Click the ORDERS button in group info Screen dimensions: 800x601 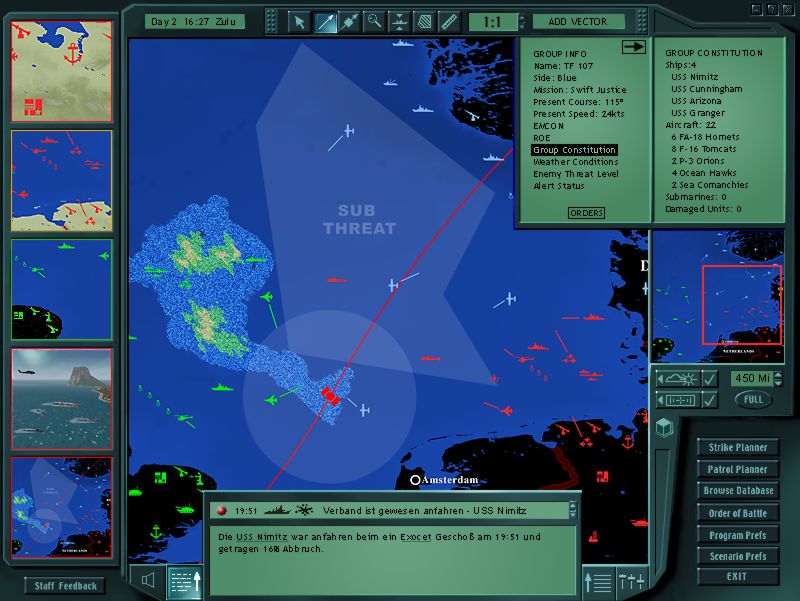(x=586, y=213)
